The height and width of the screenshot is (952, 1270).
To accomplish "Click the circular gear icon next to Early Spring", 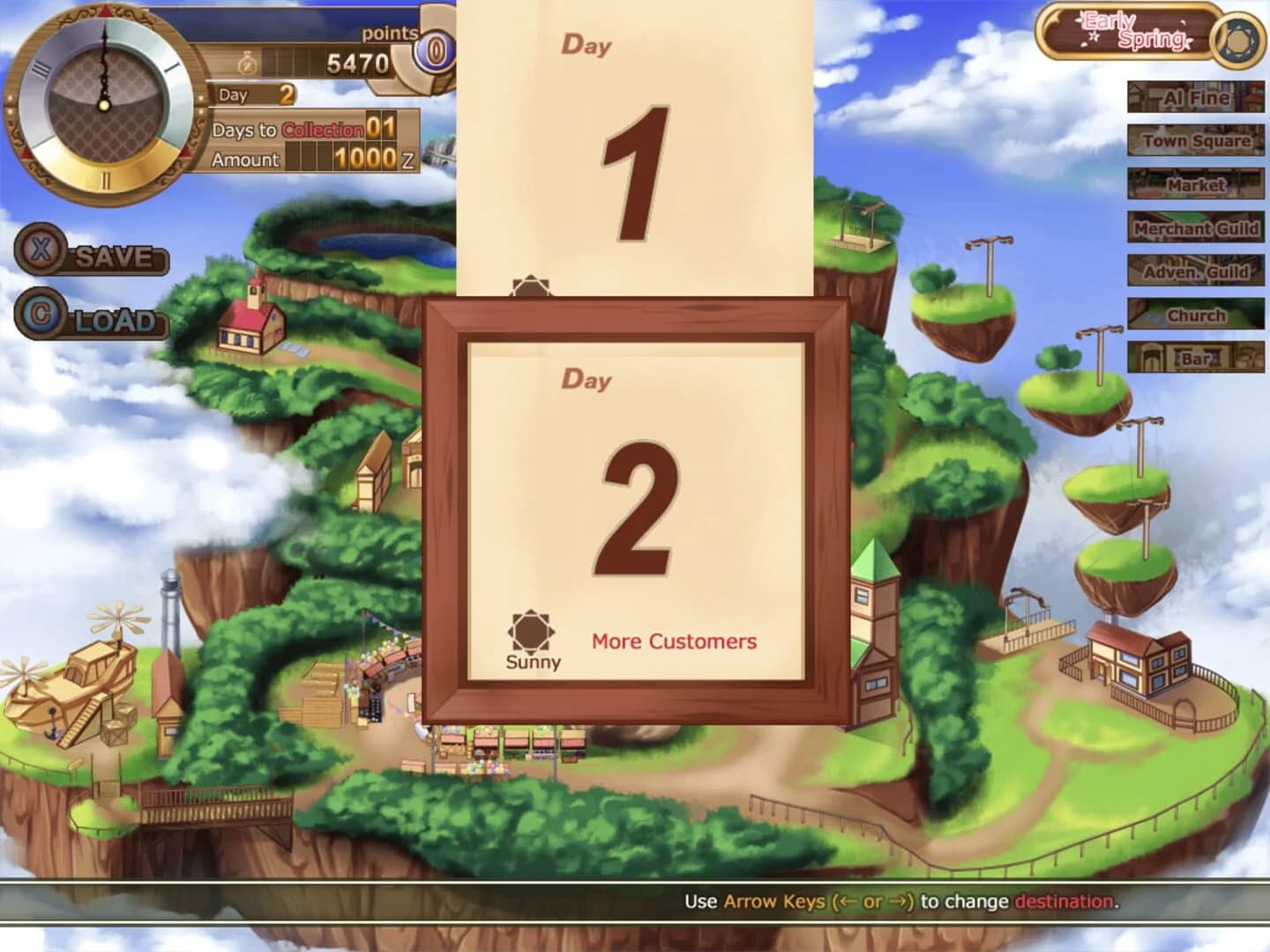I will click(1238, 38).
